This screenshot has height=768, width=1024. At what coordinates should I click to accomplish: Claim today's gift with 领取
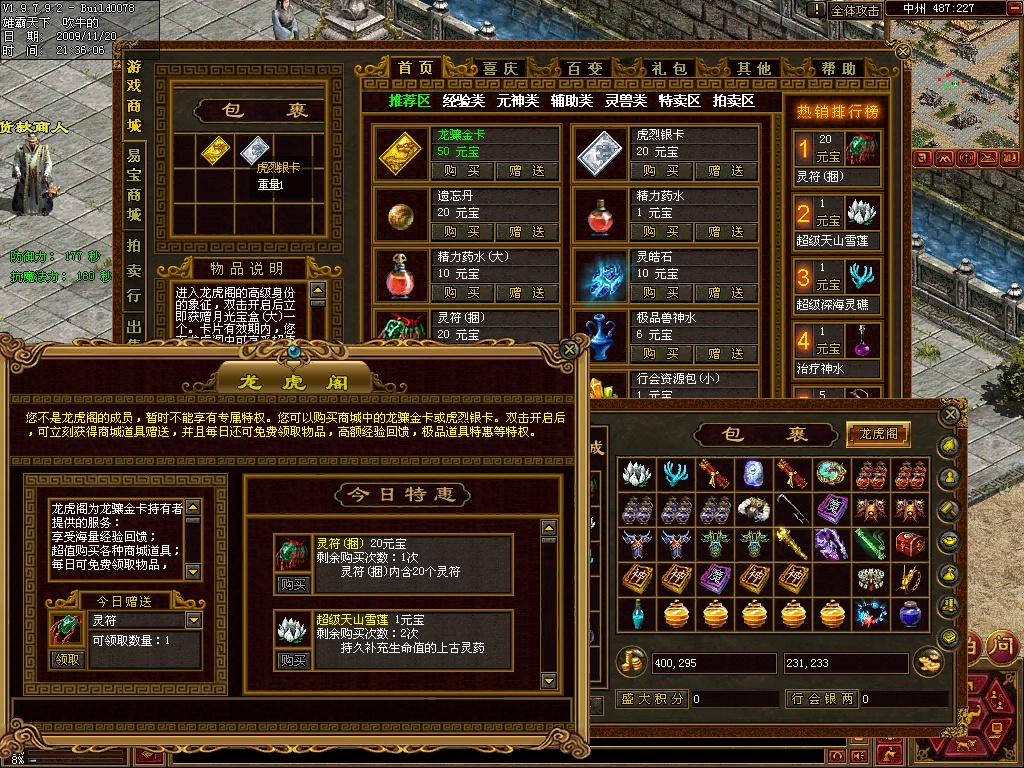point(68,660)
